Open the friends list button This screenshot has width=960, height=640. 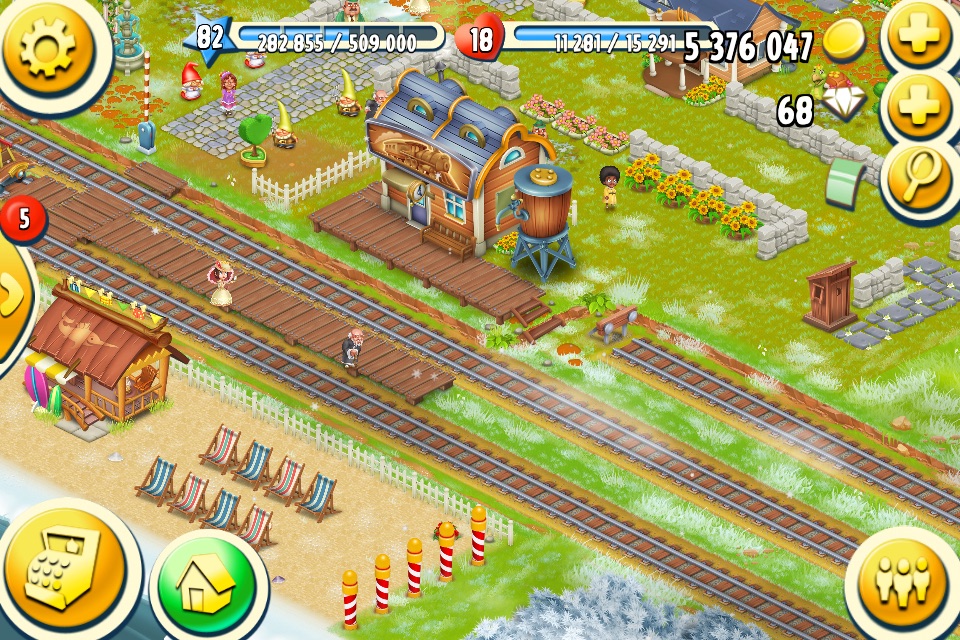click(902, 584)
